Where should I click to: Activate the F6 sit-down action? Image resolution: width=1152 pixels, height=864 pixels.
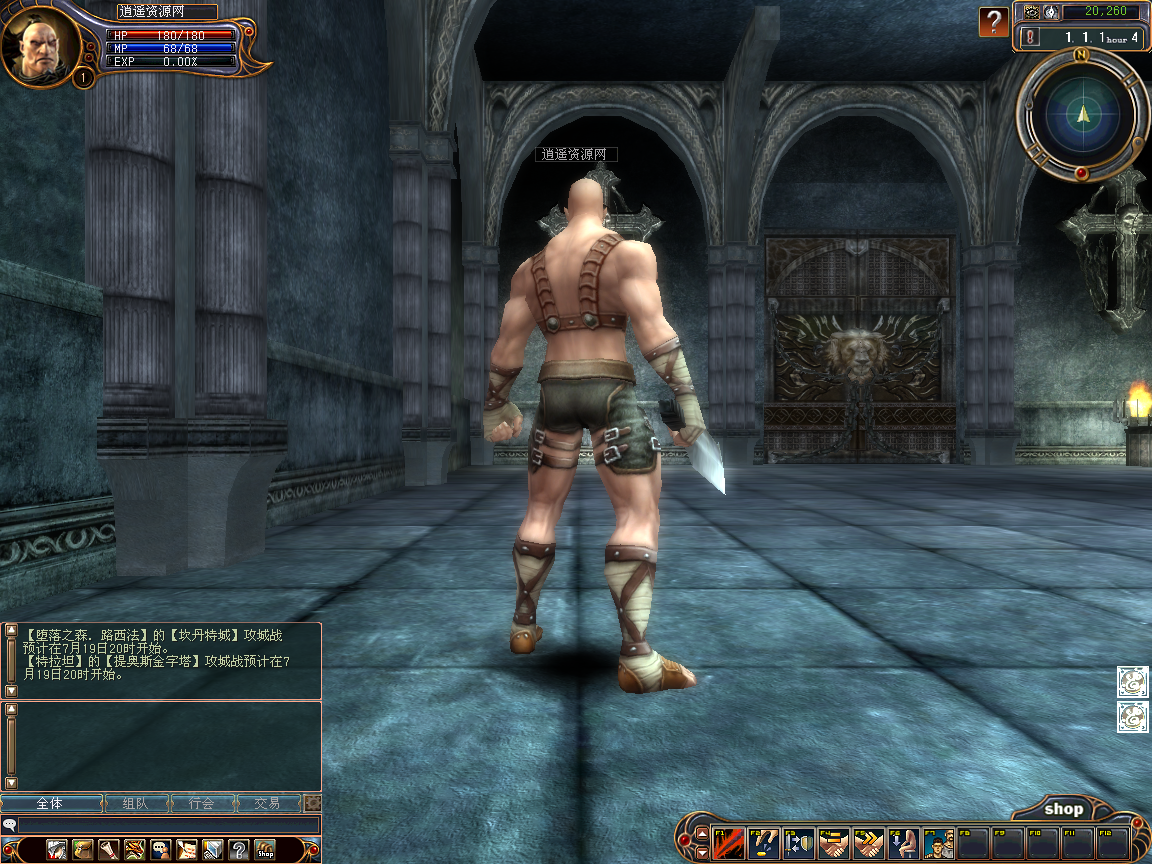(903, 843)
